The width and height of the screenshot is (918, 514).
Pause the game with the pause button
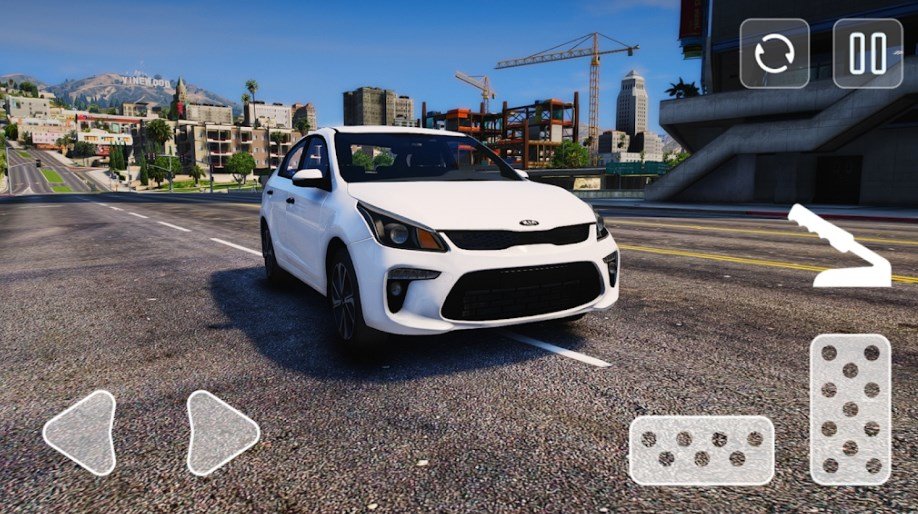[x=867, y=53]
